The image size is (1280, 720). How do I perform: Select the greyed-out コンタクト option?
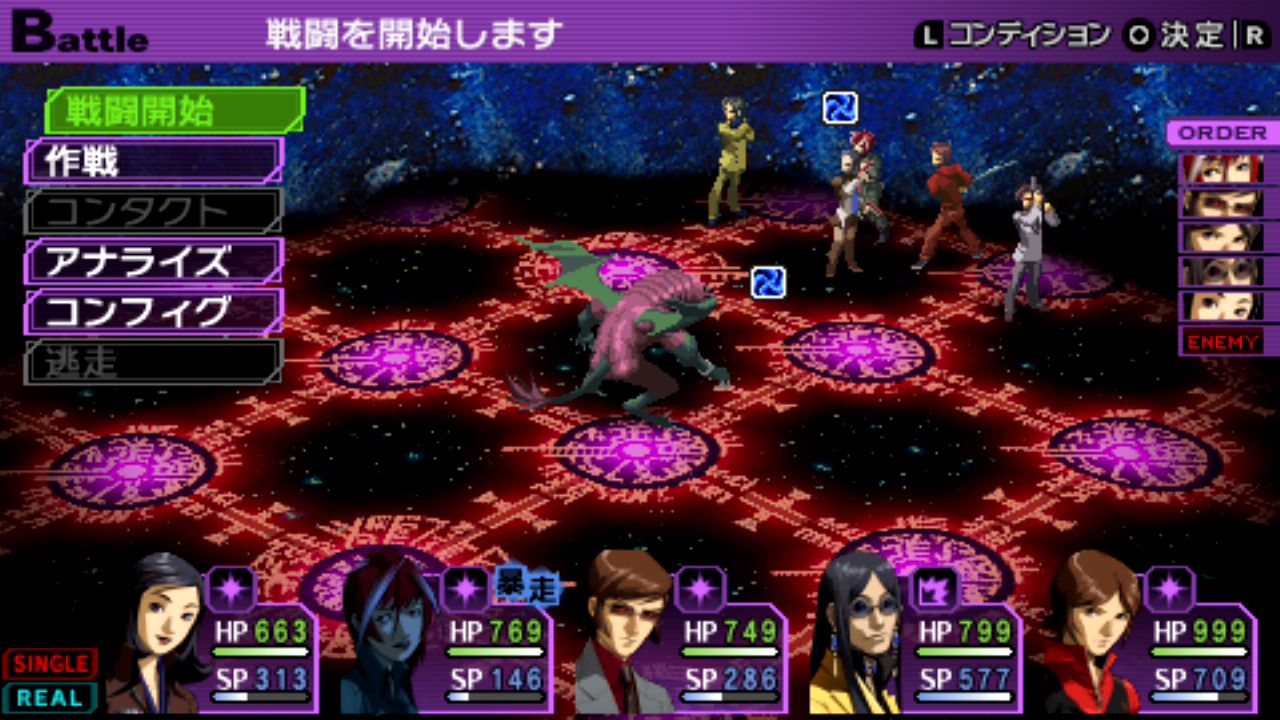155,211
